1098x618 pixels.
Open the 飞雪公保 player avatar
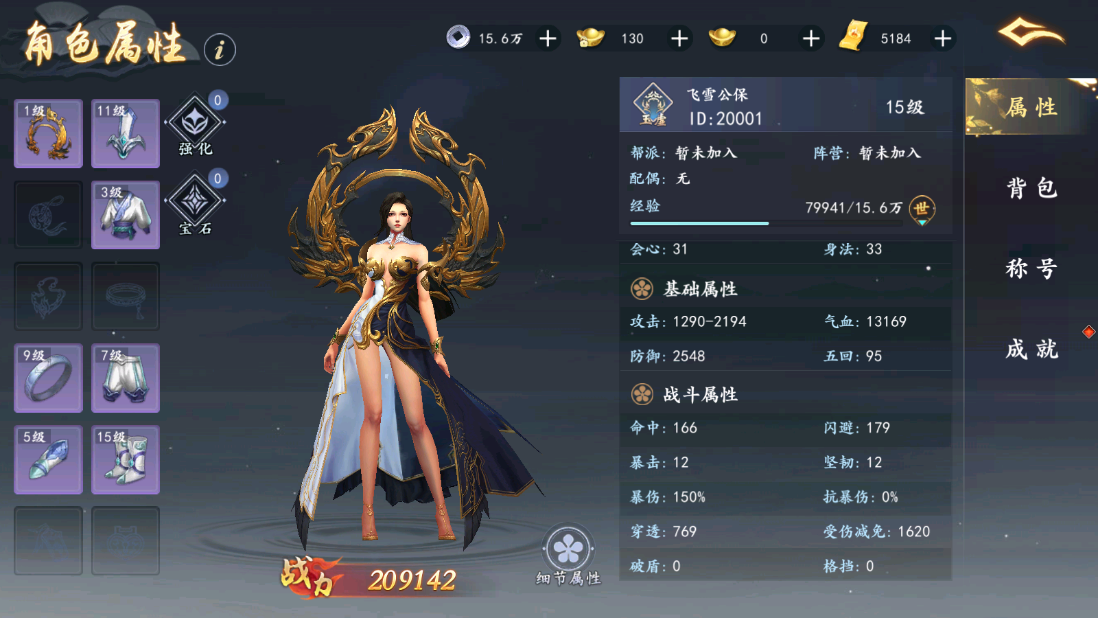653,106
